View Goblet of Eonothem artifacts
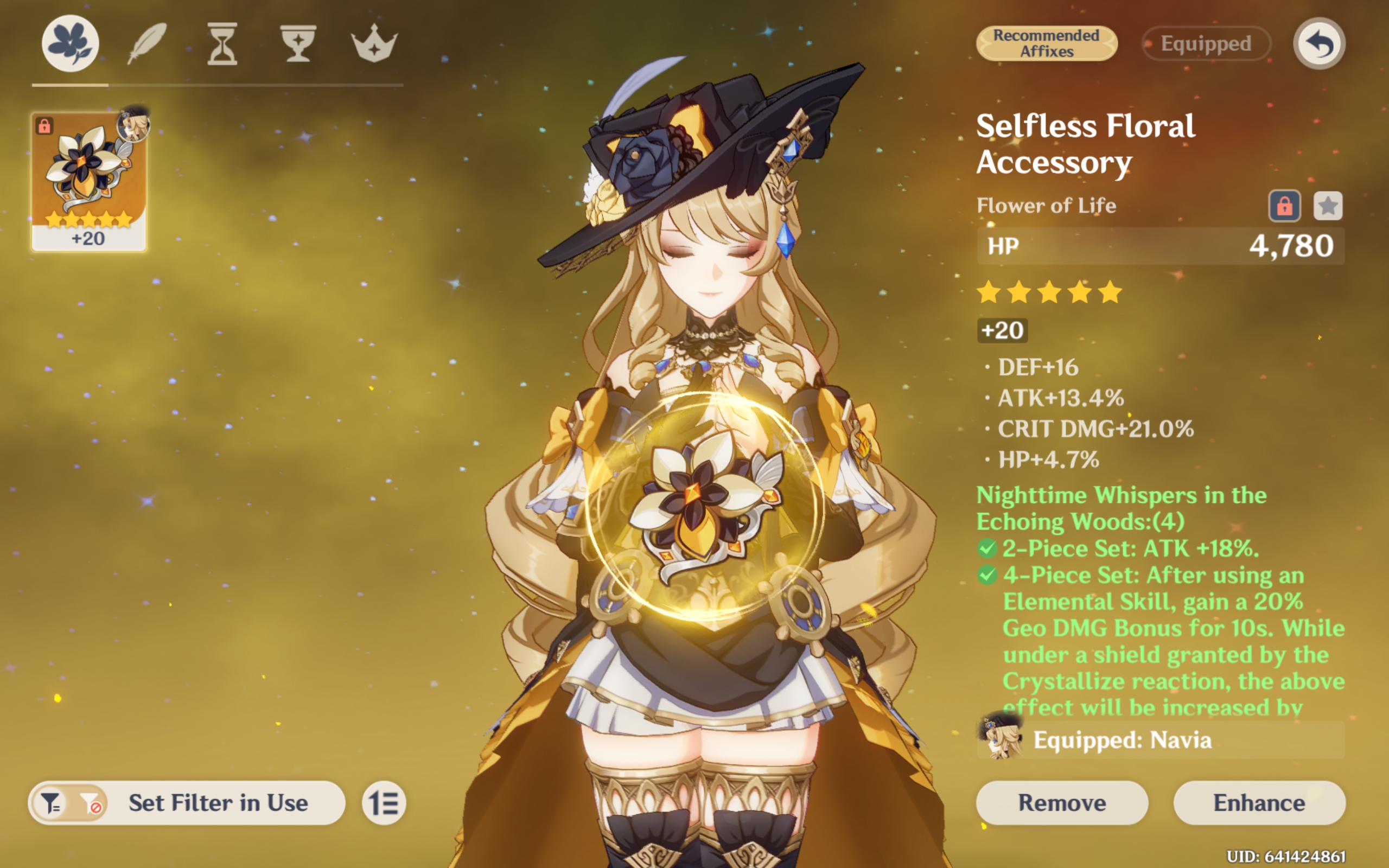The width and height of the screenshot is (1389, 868). tap(300, 42)
